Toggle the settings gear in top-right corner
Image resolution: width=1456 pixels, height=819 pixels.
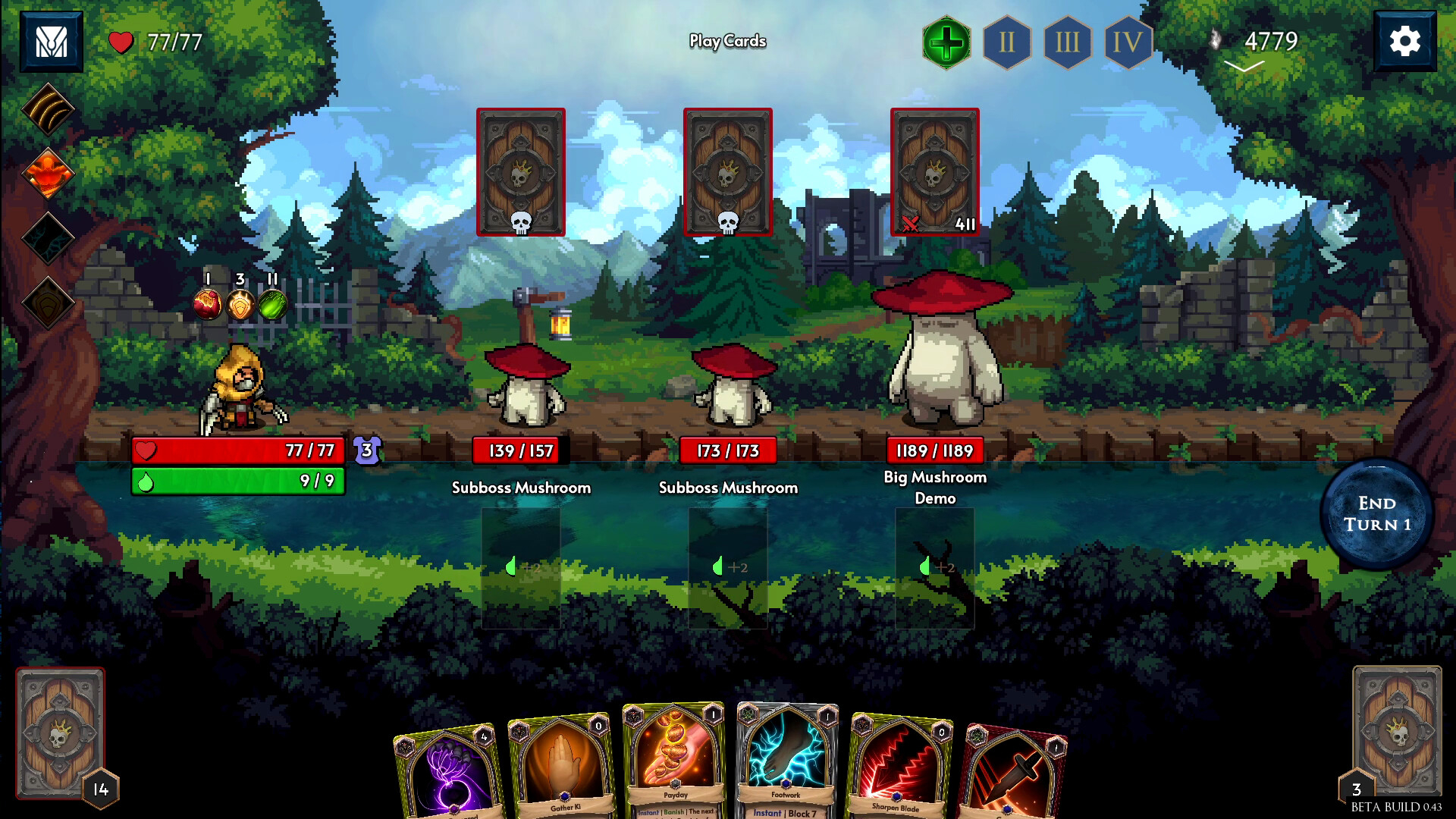[1406, 39]
